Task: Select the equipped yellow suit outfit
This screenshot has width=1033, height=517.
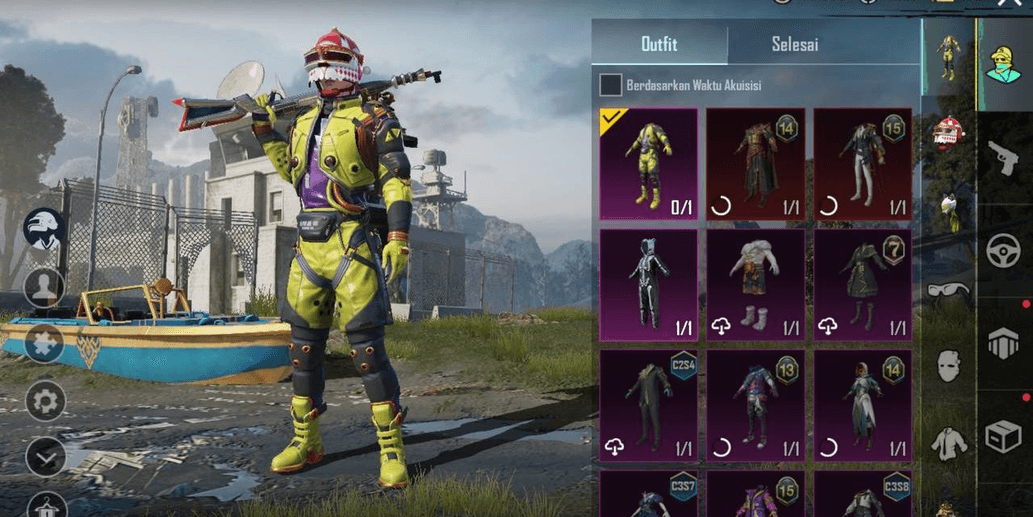Action: (648, 164)
